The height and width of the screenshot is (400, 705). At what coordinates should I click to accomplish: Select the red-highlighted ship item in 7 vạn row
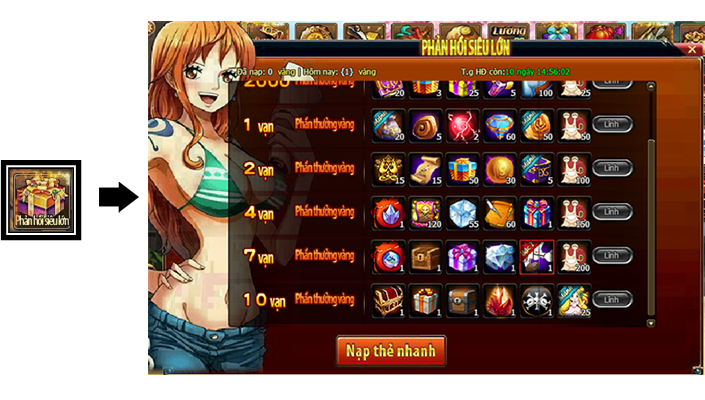tap(536, 256)
